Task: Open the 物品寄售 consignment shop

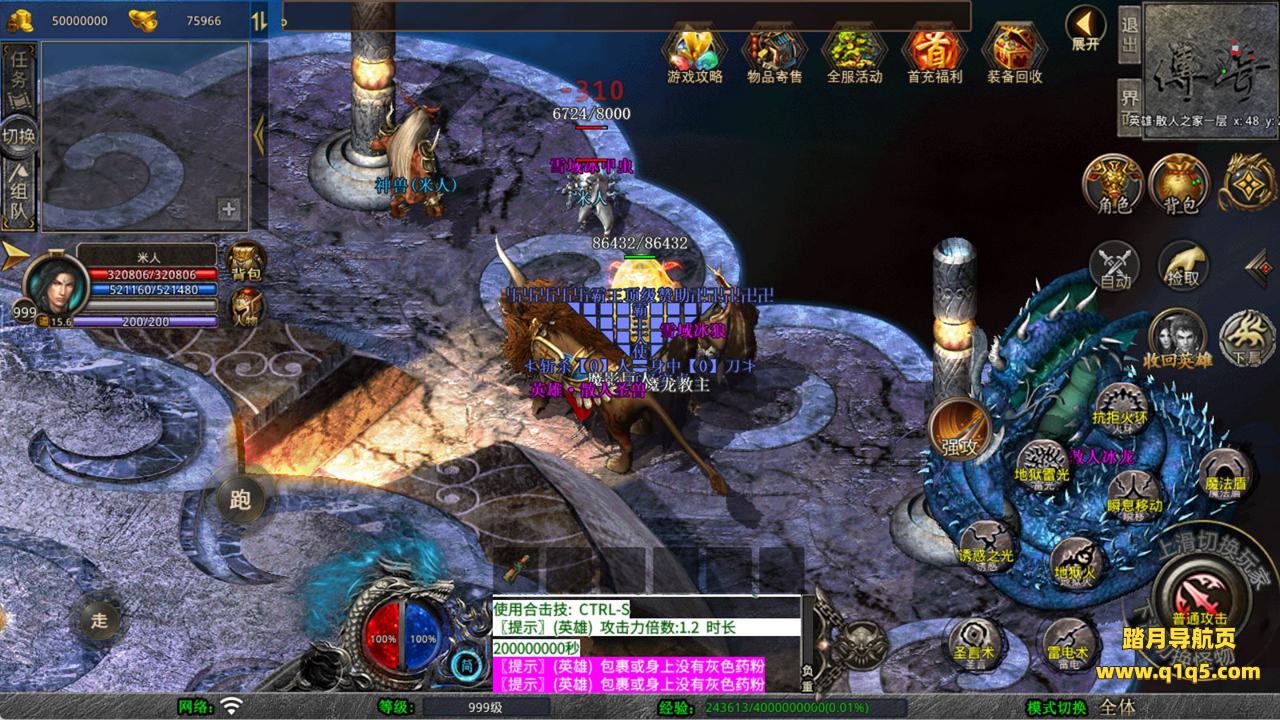Action: pos(774,48)
